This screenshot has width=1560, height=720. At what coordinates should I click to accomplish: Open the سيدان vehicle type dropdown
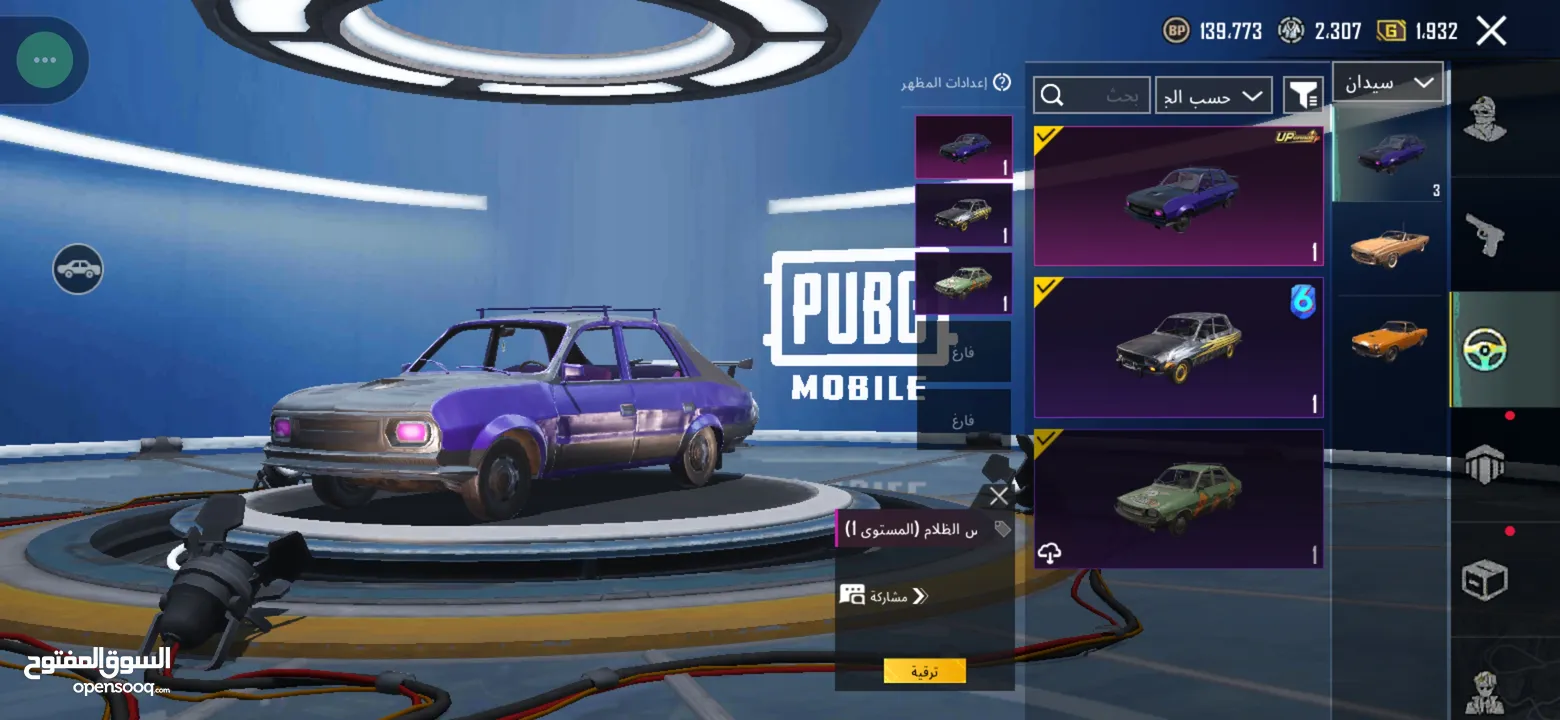tap(1388, 83)
